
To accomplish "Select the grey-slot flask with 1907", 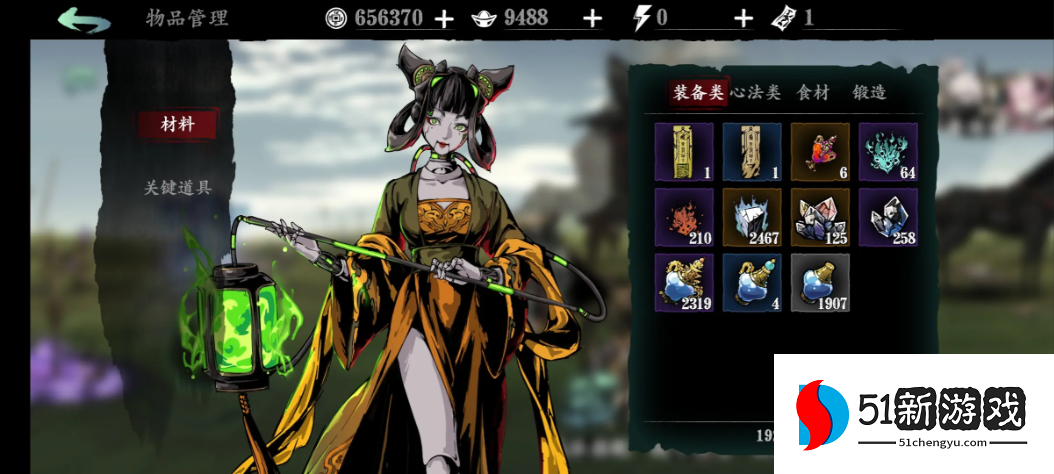I will [x=820, y=282].
